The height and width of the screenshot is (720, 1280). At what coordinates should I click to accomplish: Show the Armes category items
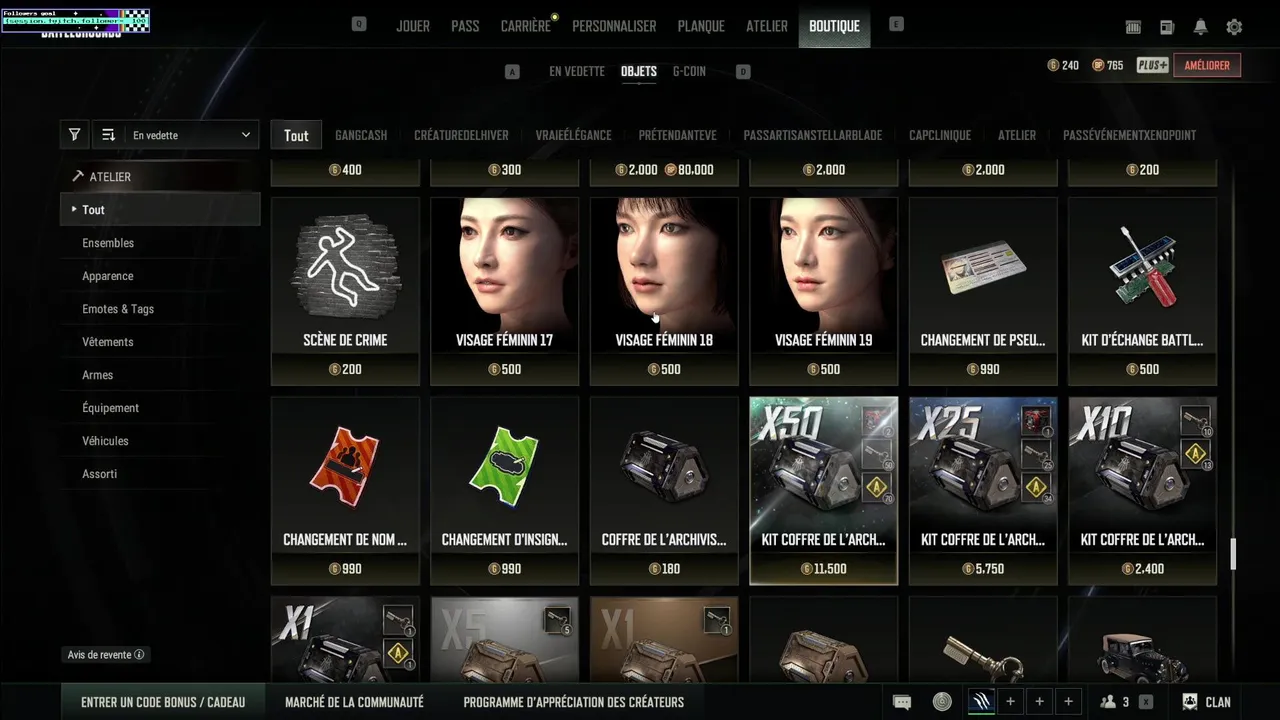98,375
